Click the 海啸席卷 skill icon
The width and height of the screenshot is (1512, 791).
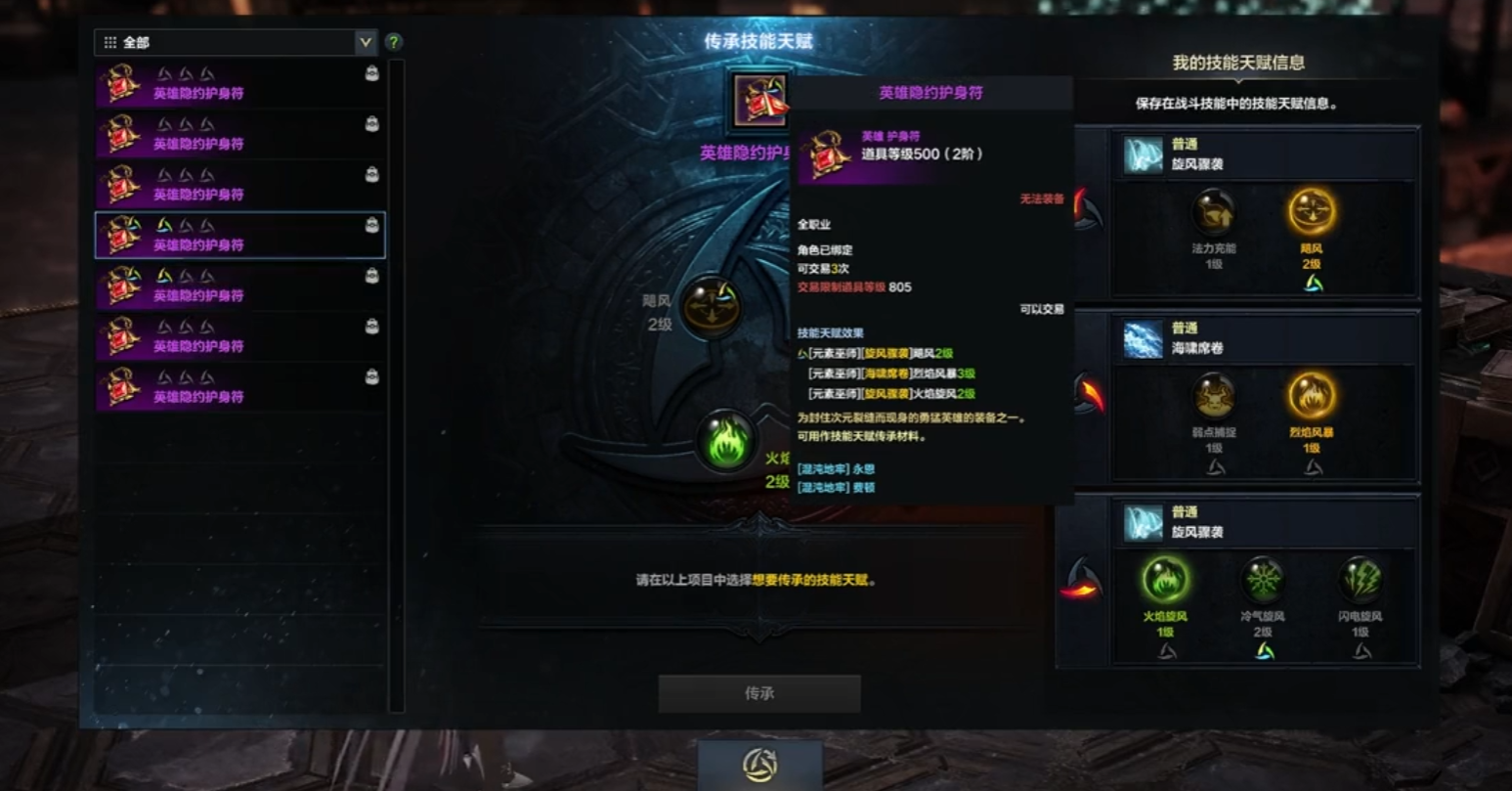1143,338
